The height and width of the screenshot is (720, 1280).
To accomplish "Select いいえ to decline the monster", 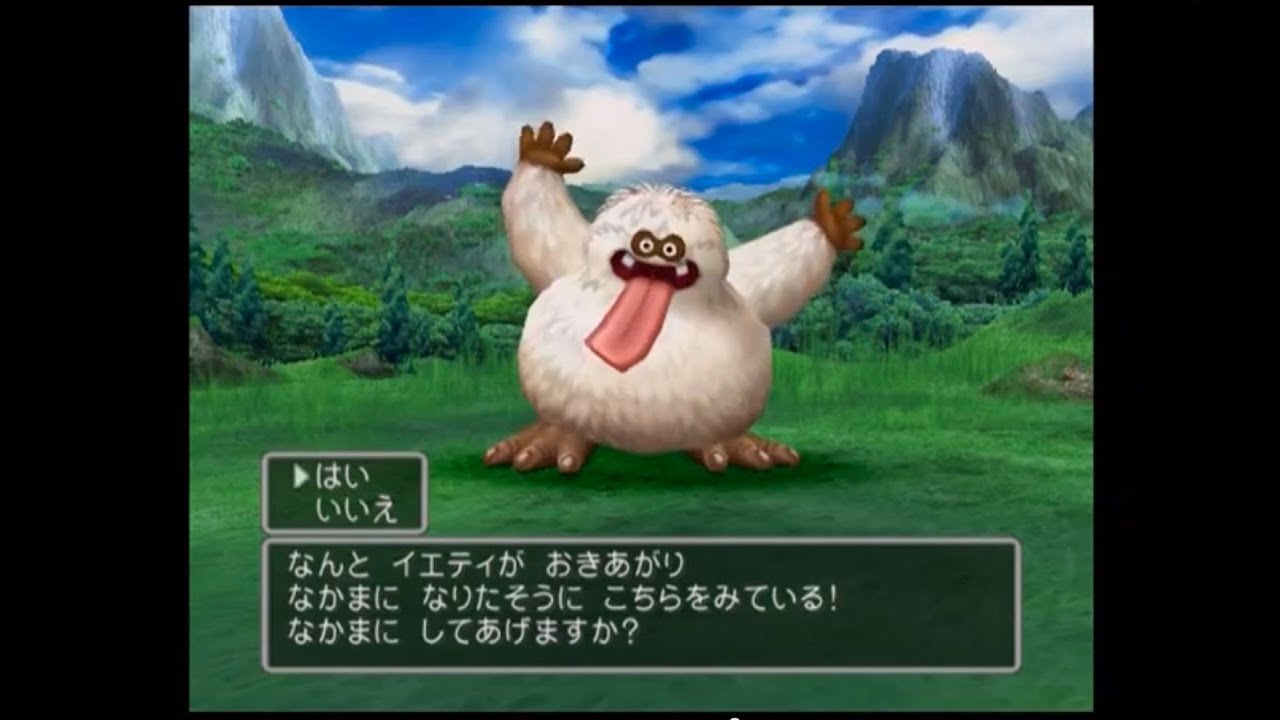I will pos(356,510).
